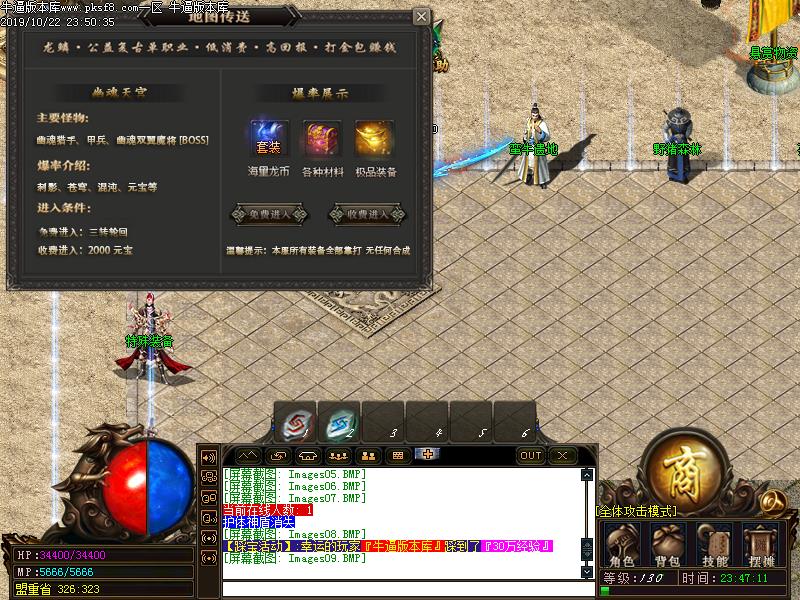Select the 极品装备 gold ingot icon
Viewport: 800px width, 600px height.
coord(375,139)
